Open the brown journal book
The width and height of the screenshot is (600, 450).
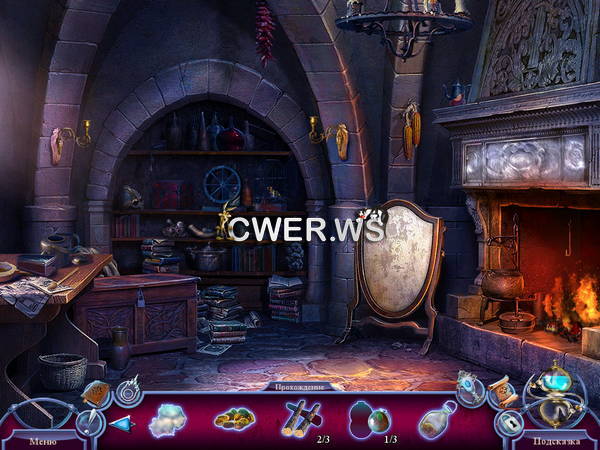(96, 395)
